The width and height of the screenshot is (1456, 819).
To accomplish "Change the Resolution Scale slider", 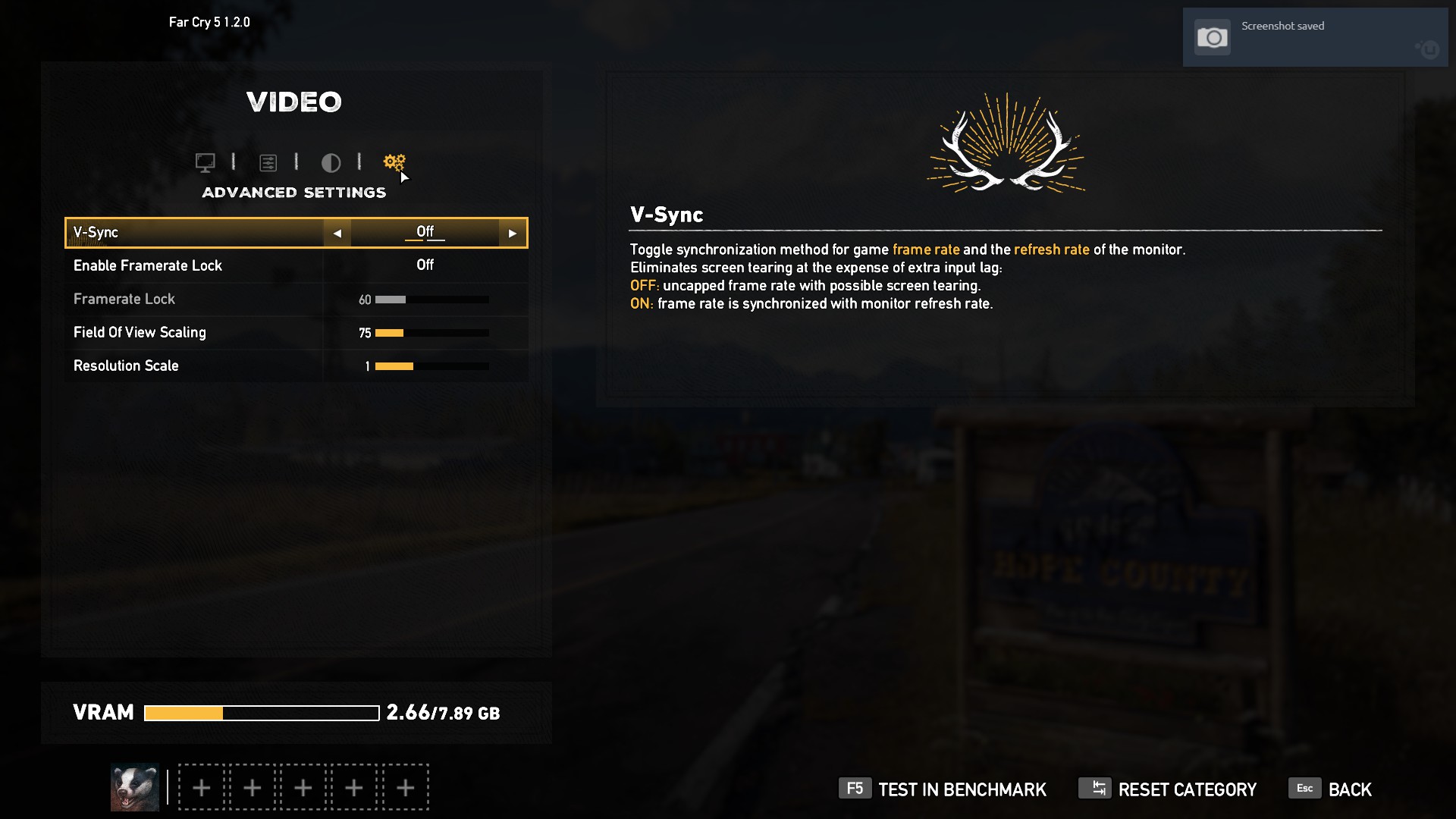I will [431, 366].
